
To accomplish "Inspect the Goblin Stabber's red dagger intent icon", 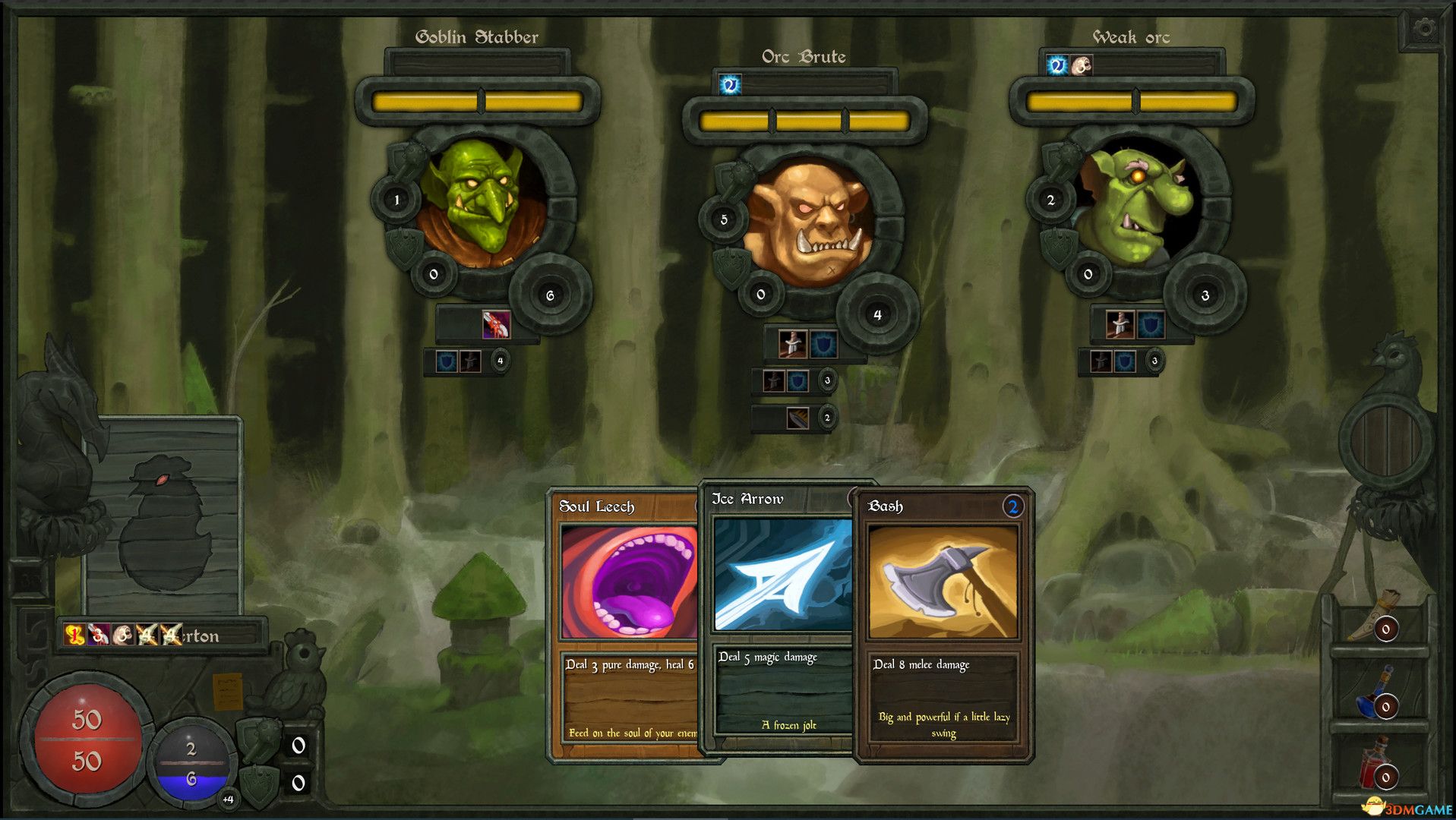I will click(496, 325).
